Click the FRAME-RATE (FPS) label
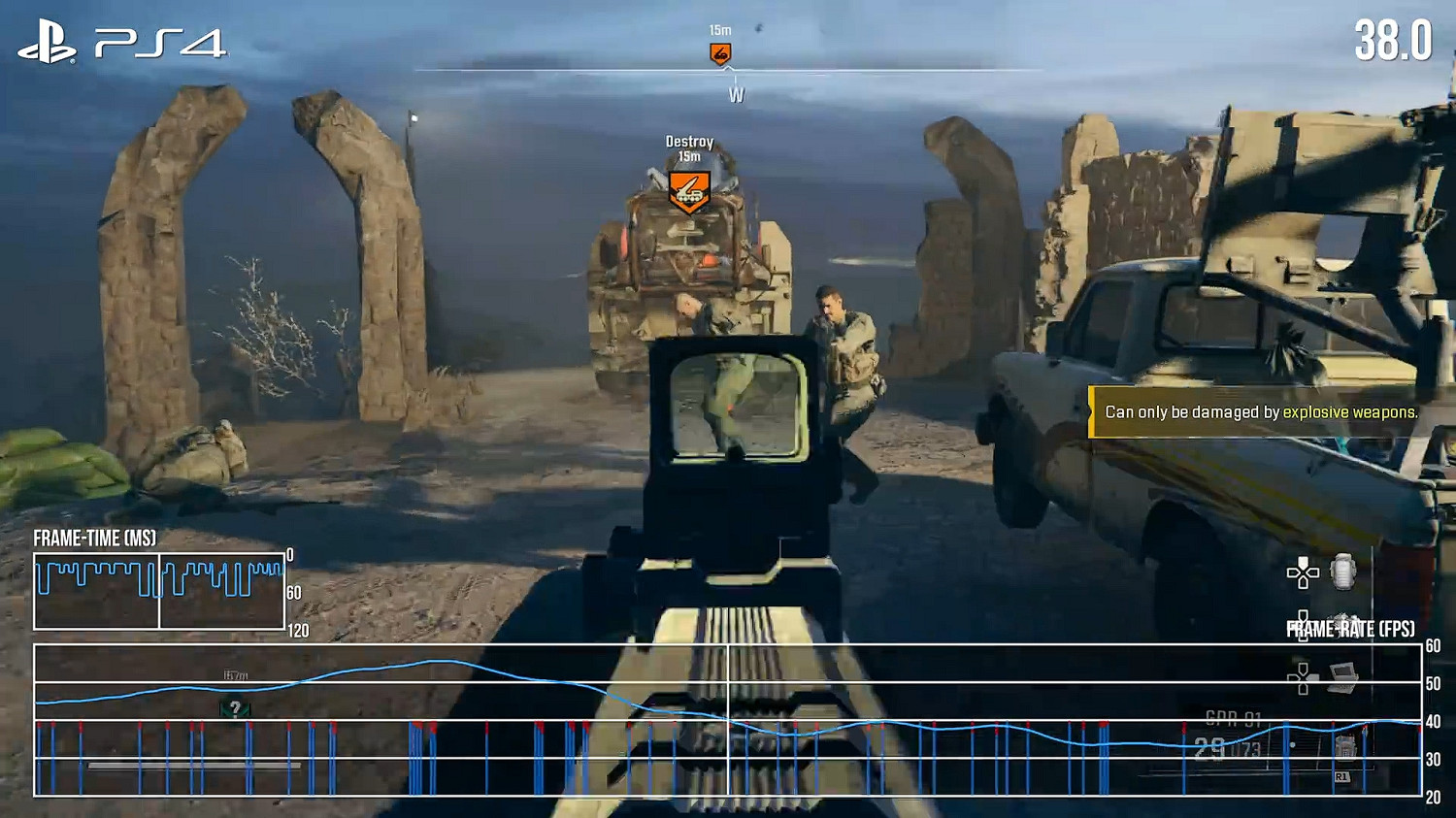This screenshot has height=818, width=1456. (x=1351, y=628)
